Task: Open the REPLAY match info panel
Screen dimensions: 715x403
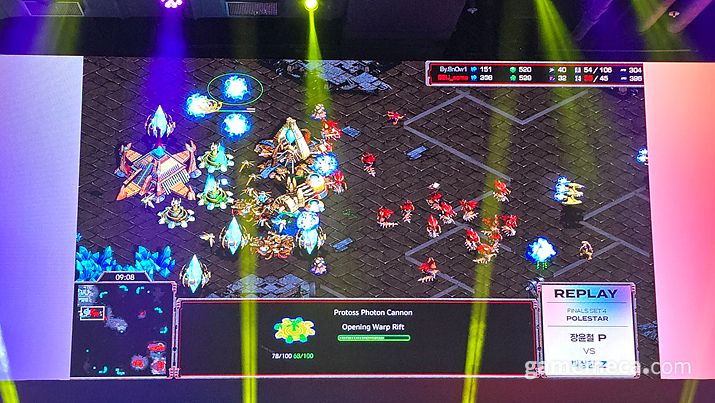Action: [590, 325]
